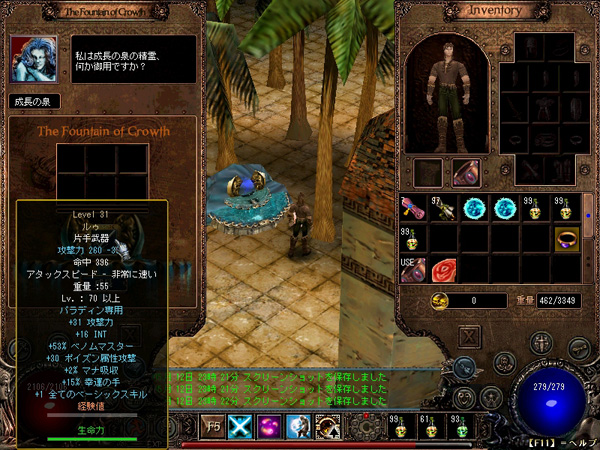Activate the crossed blue swords skill
Viewport: 600px width, 450px height.
242,425
